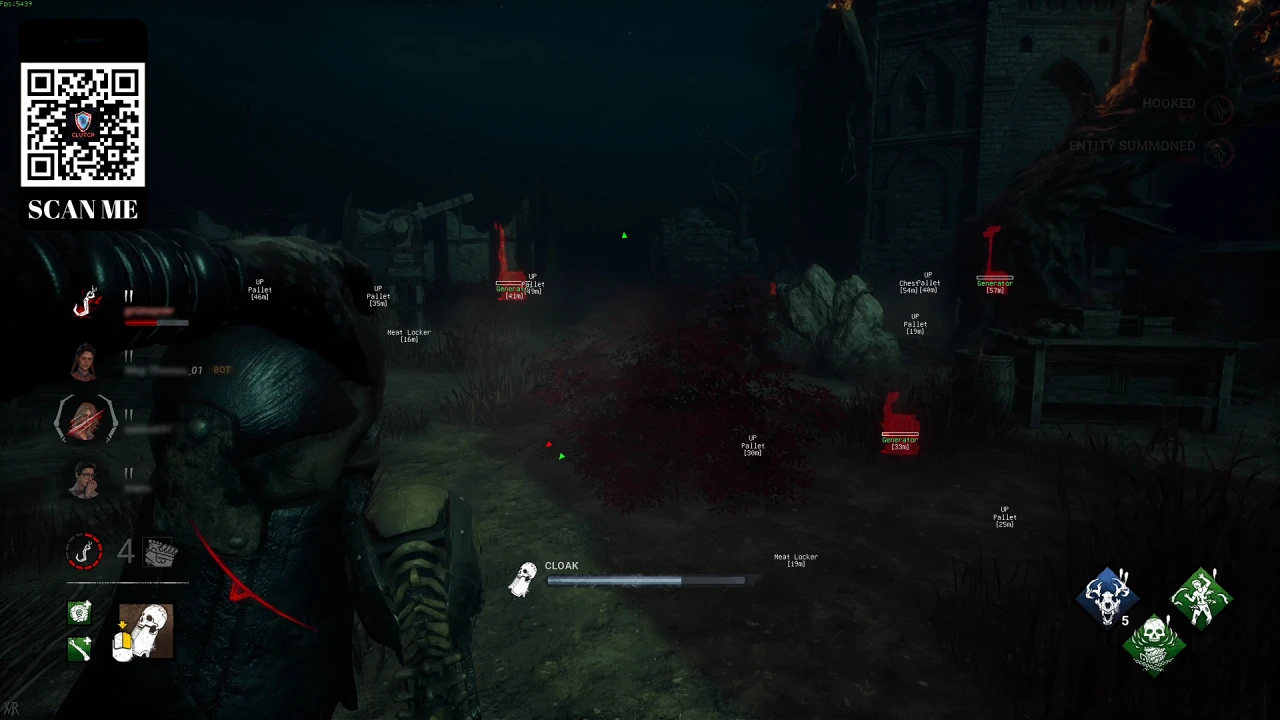Open the skull power icon beside the mouse prompt
Screen dimensions: 1280x720
145,630
